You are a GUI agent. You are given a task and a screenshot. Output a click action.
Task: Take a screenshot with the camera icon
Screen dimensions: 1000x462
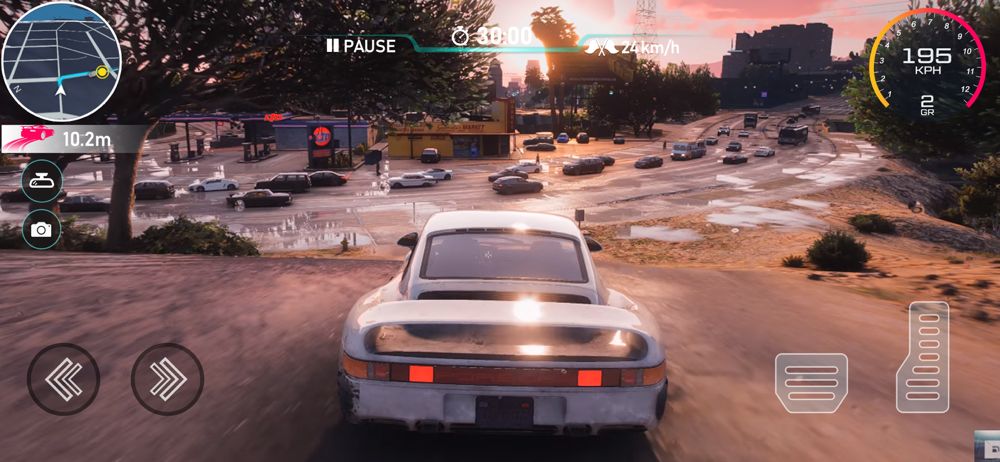point(42,230)
